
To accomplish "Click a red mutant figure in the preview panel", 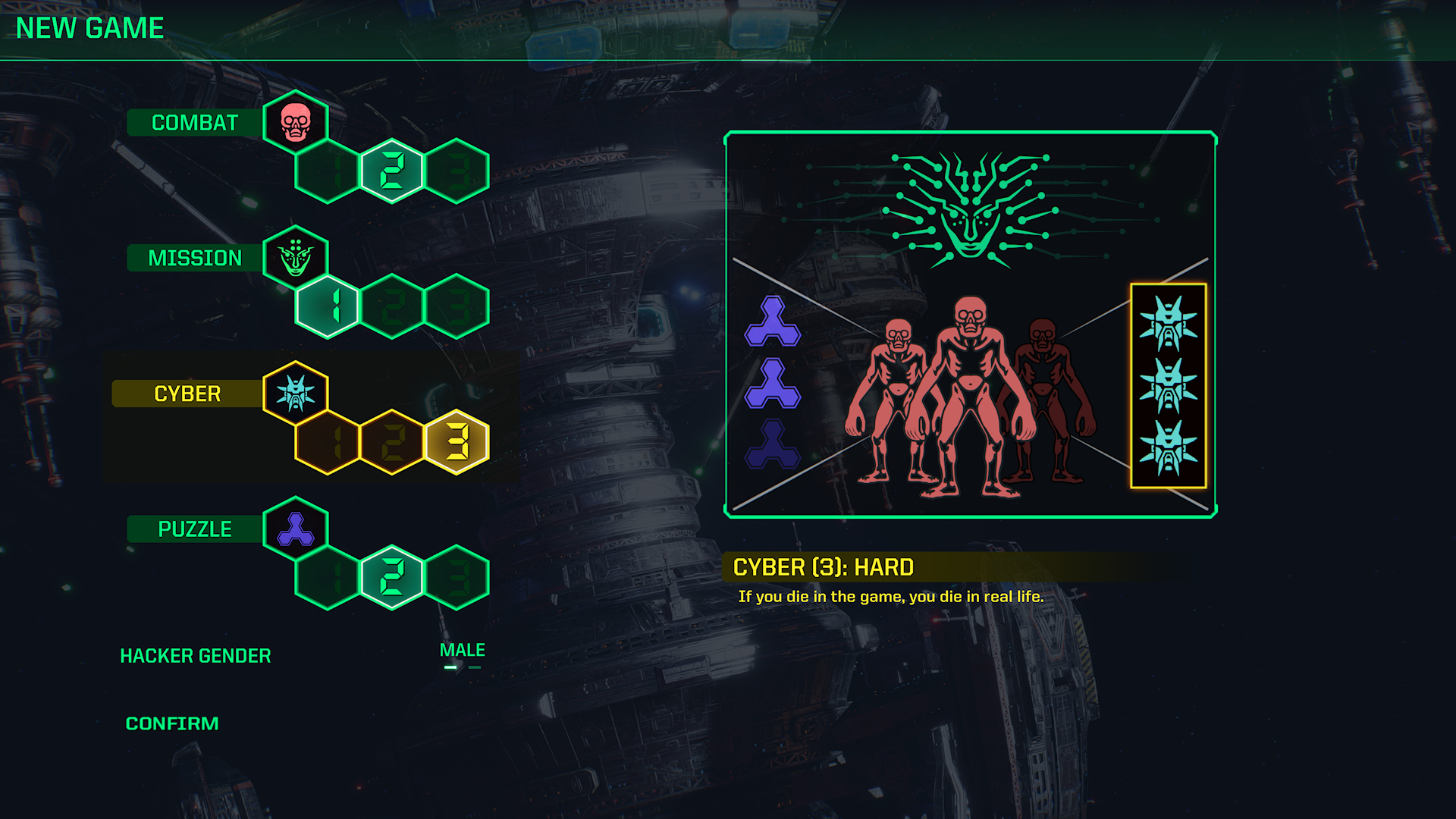I will [x=971, y=402].
